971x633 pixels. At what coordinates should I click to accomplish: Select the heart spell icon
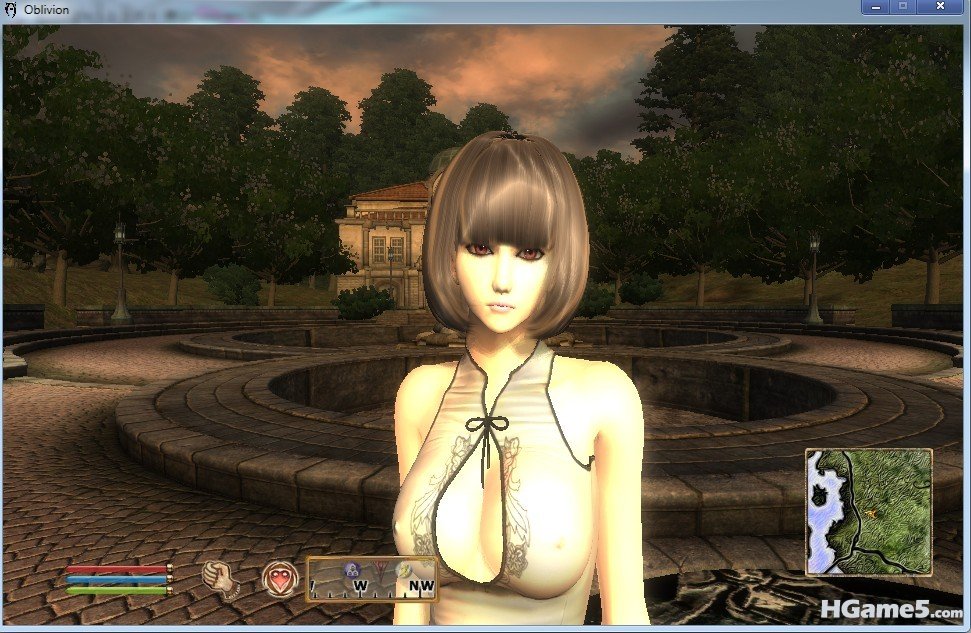pyautogui.click(x=278, y=578)
